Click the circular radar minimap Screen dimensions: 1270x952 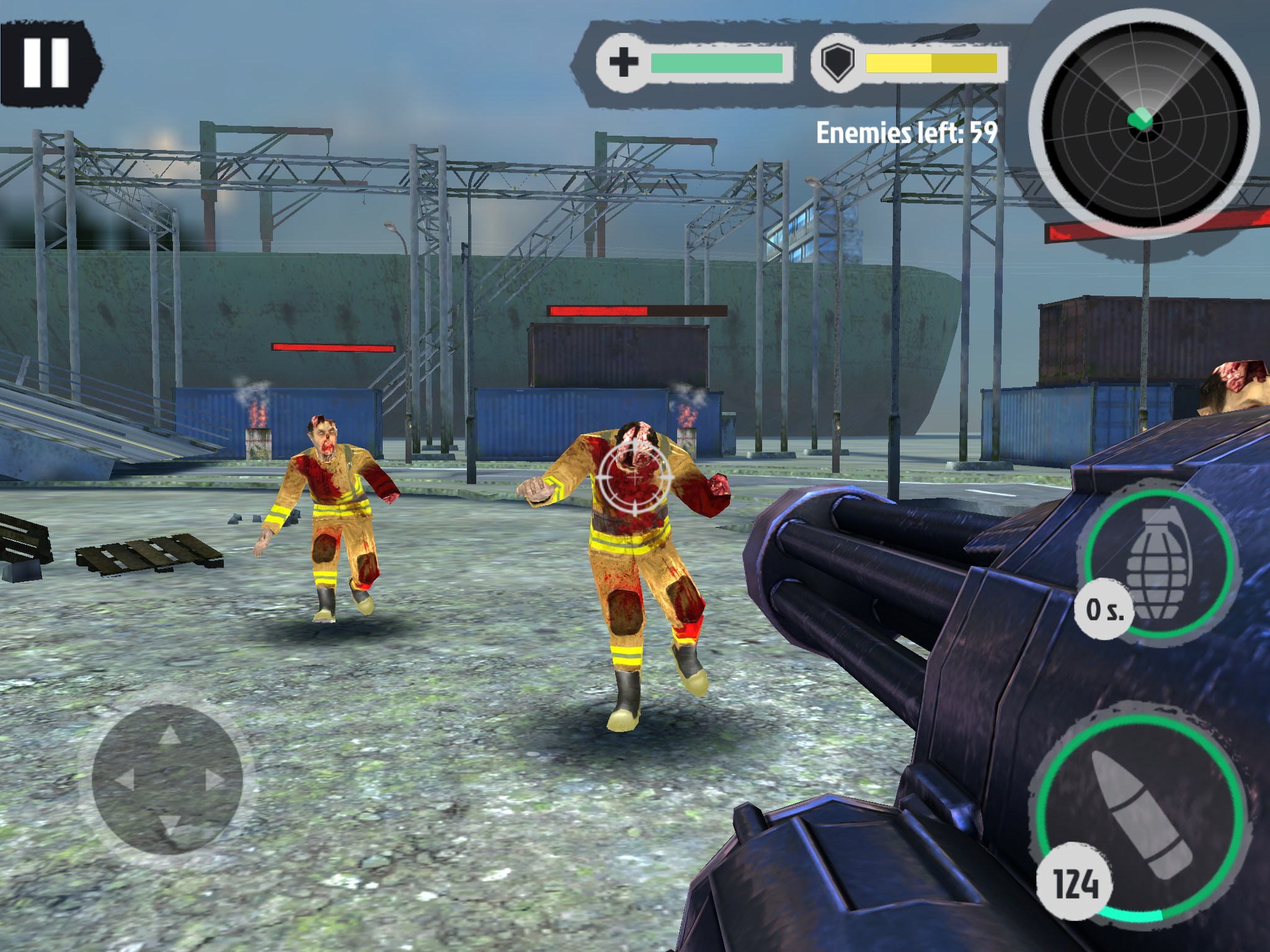[1144, 121]
